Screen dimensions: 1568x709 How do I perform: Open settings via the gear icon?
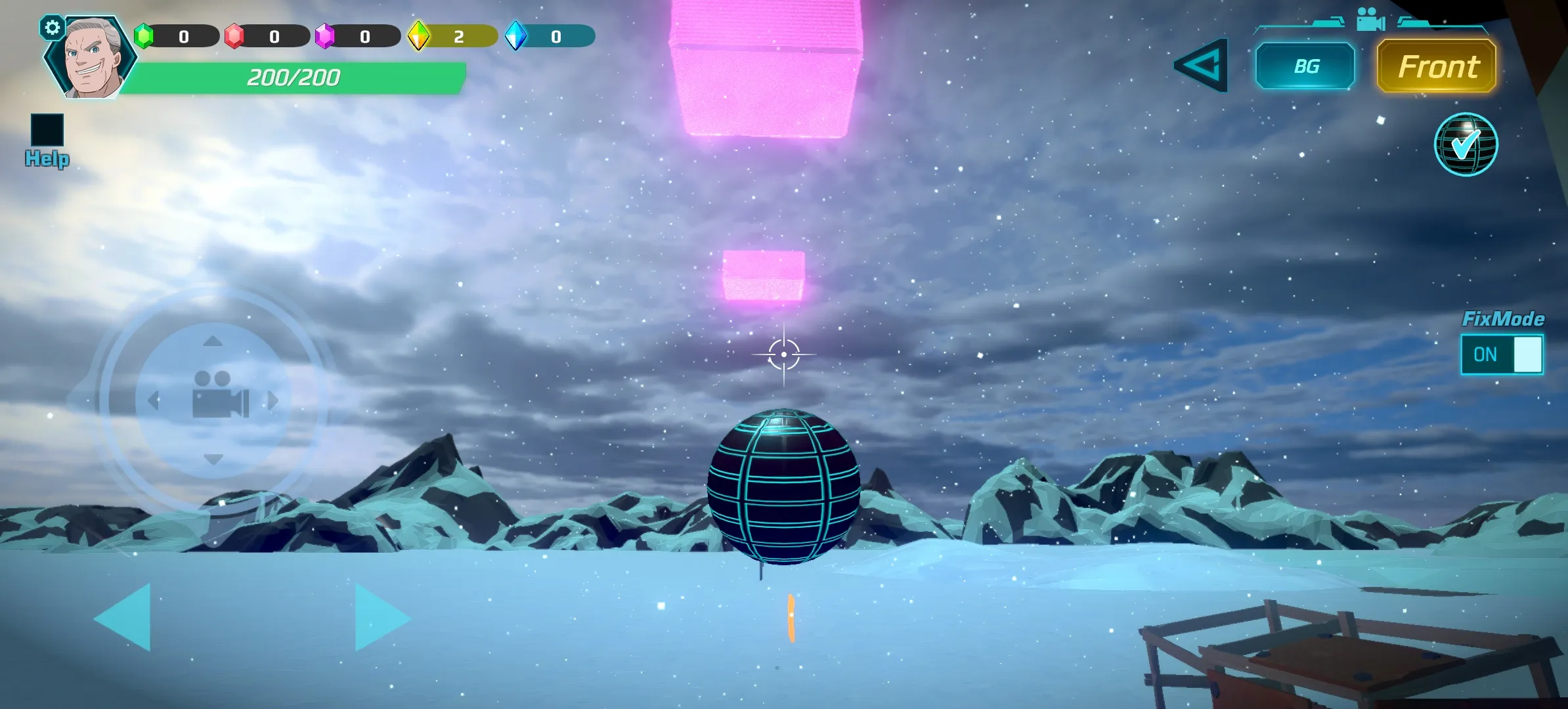pyautogui.click(x=52, y=28)
